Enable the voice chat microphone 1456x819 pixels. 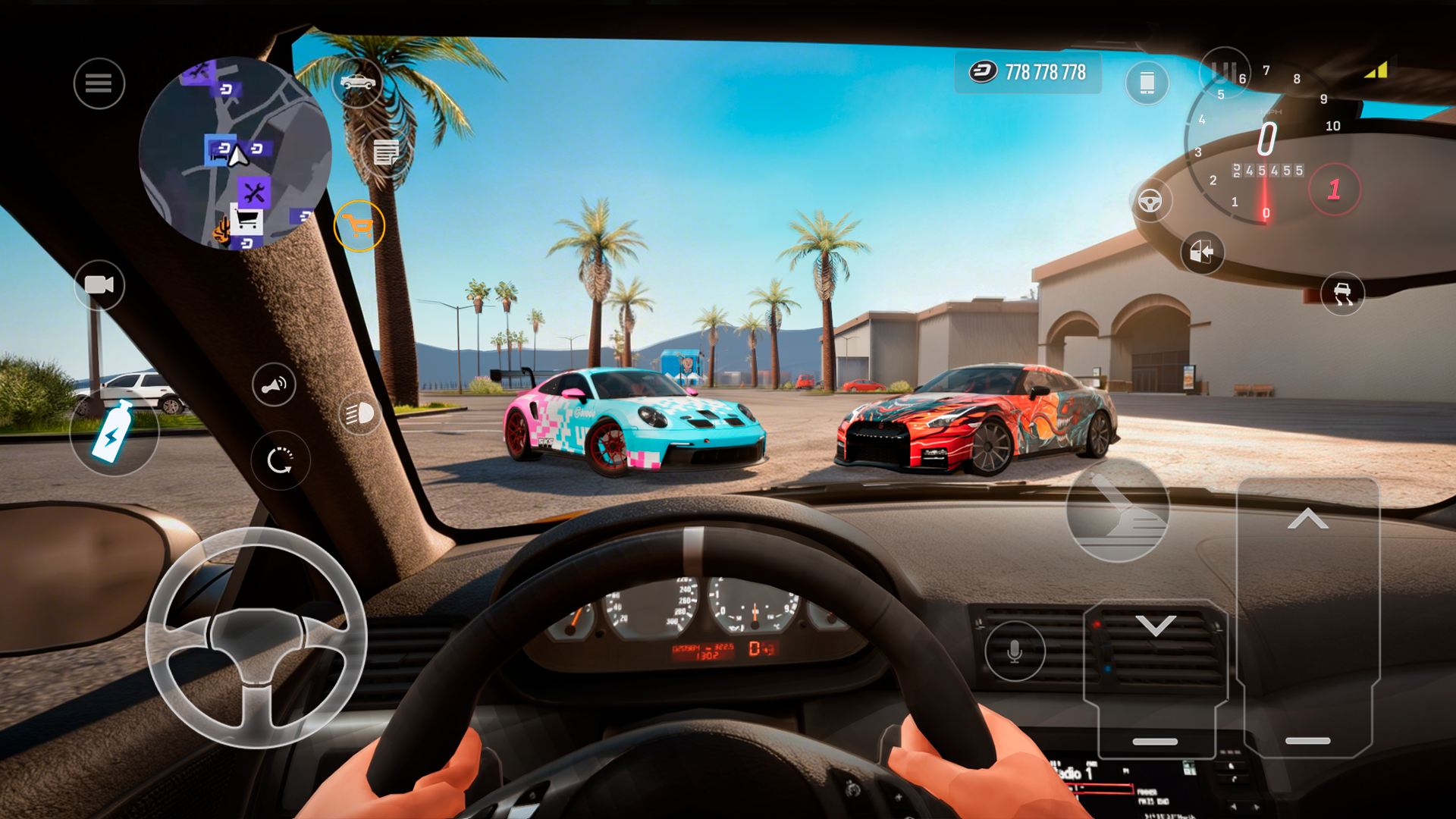(x=1015, y=651)
